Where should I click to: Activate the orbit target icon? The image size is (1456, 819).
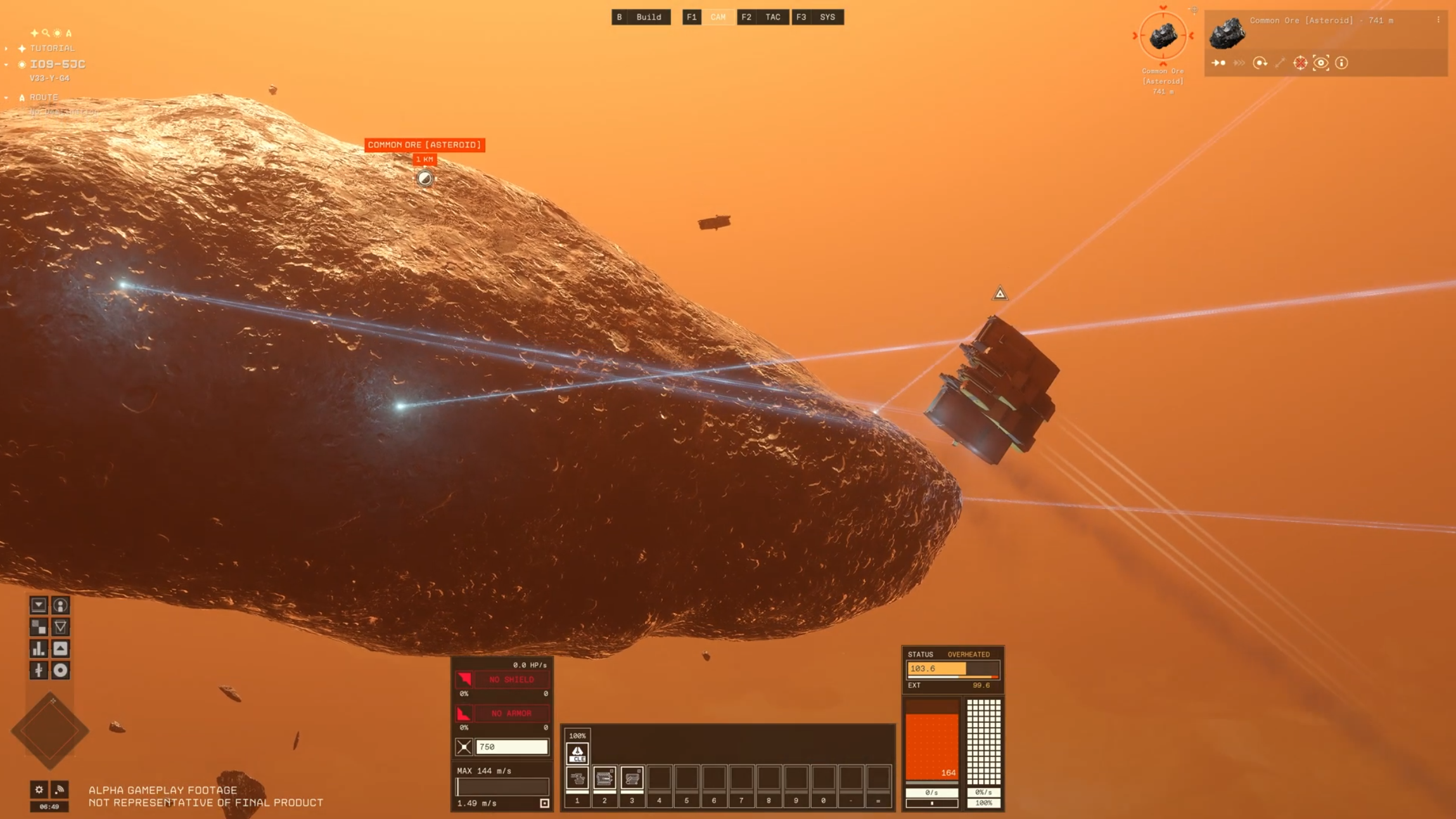click(1260, 63)
